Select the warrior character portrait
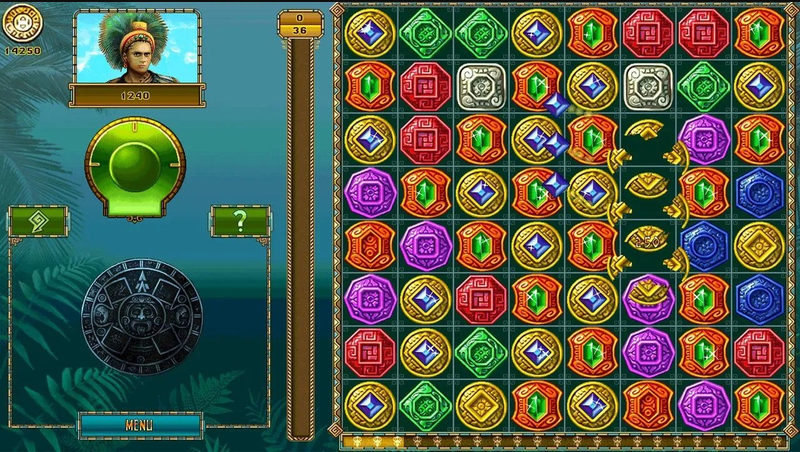 [134, 49]
